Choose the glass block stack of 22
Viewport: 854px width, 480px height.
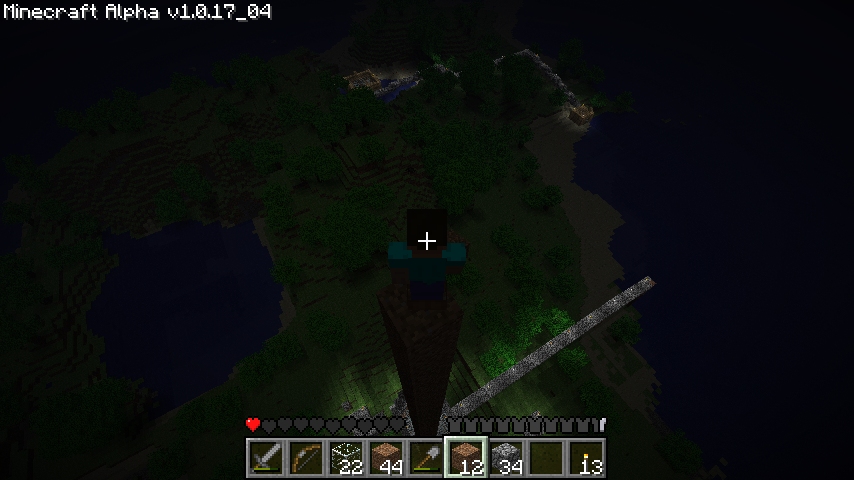pyautogui.click(x=346, y=458)
